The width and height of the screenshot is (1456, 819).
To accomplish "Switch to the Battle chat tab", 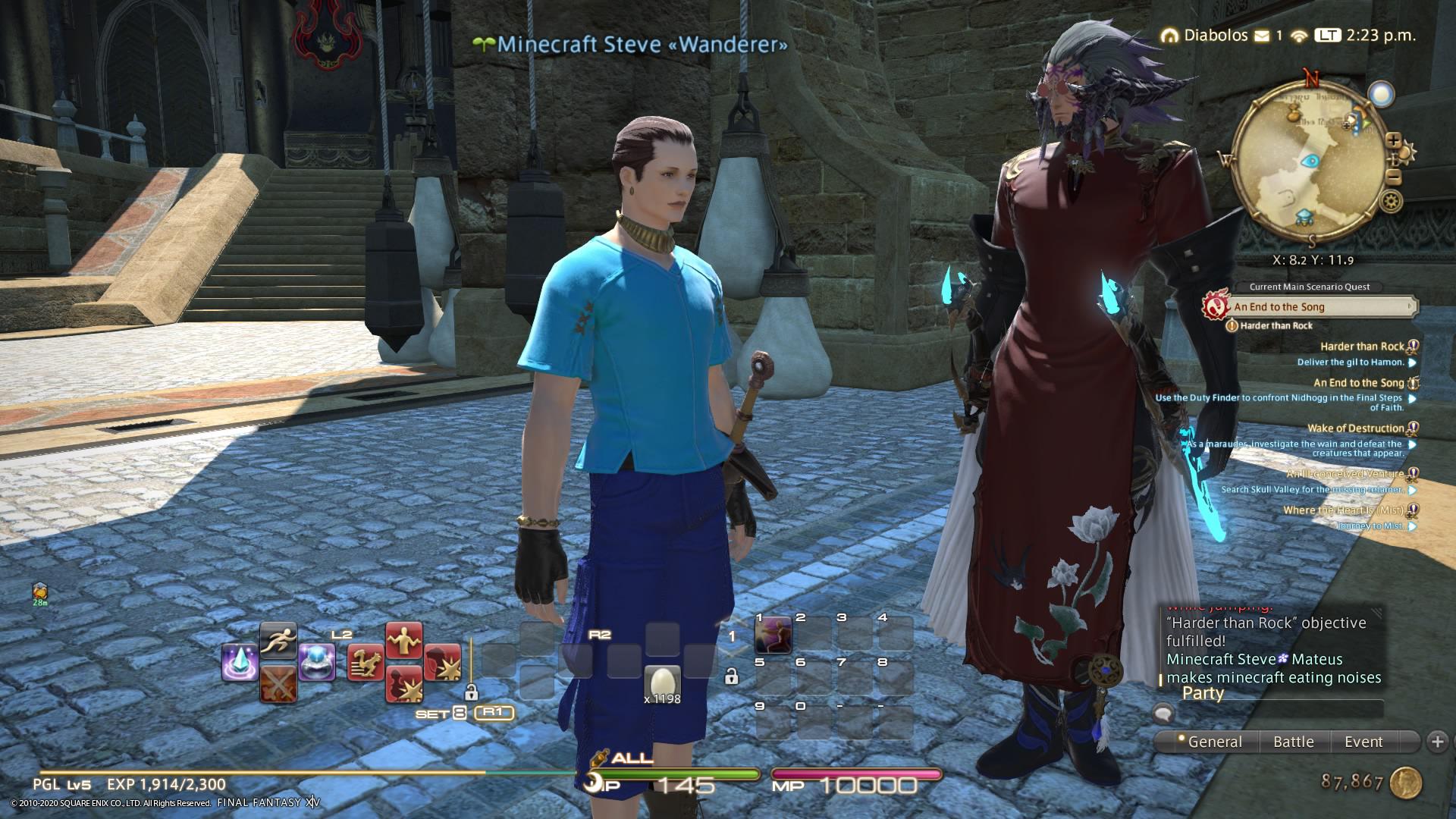I will 1294,742.
